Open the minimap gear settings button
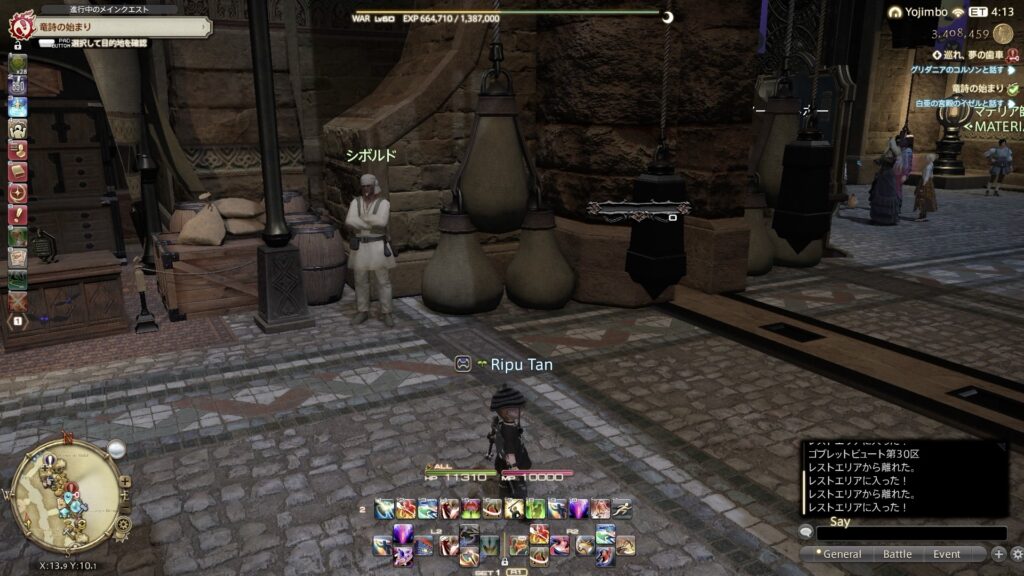The image size is (1024, 576). [x=124, y=522]
